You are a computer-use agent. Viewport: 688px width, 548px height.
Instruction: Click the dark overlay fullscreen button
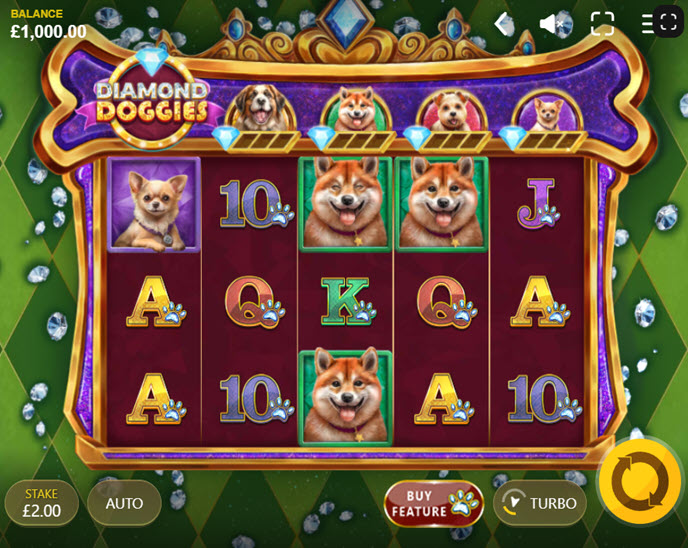pos(669,22)
